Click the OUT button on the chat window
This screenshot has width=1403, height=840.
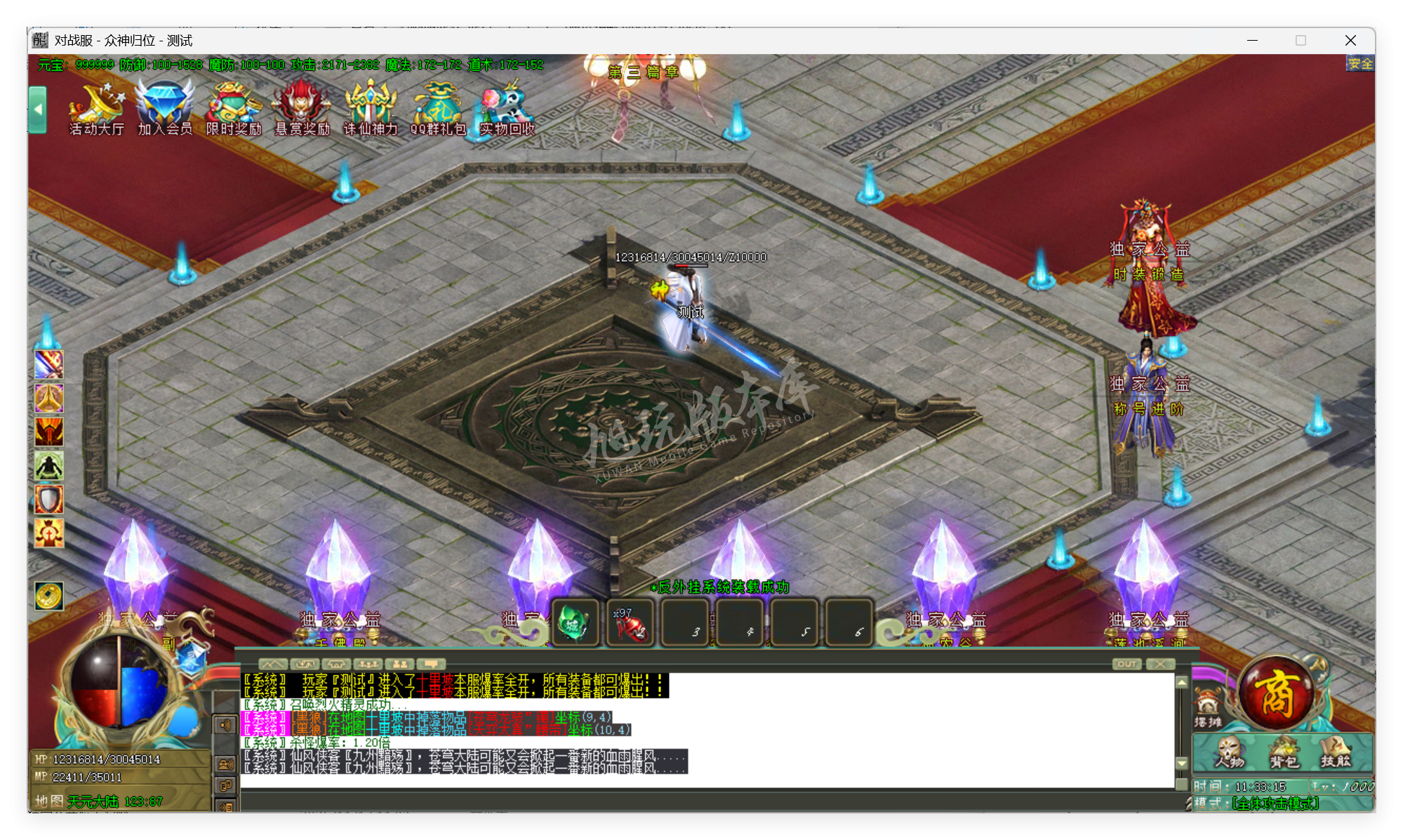1126,664
